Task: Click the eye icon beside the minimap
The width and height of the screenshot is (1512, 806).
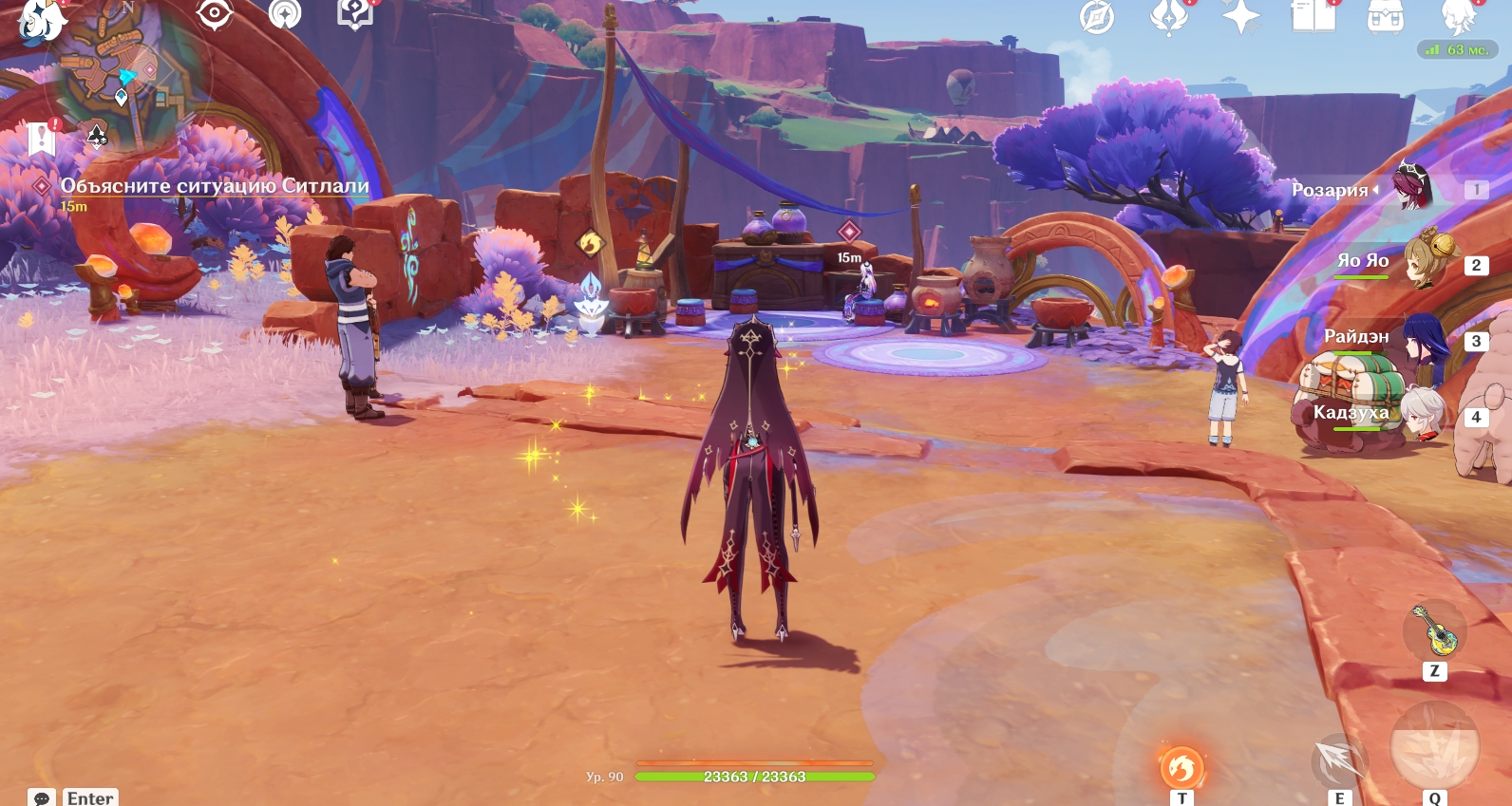Action: (x=215, y=14)
